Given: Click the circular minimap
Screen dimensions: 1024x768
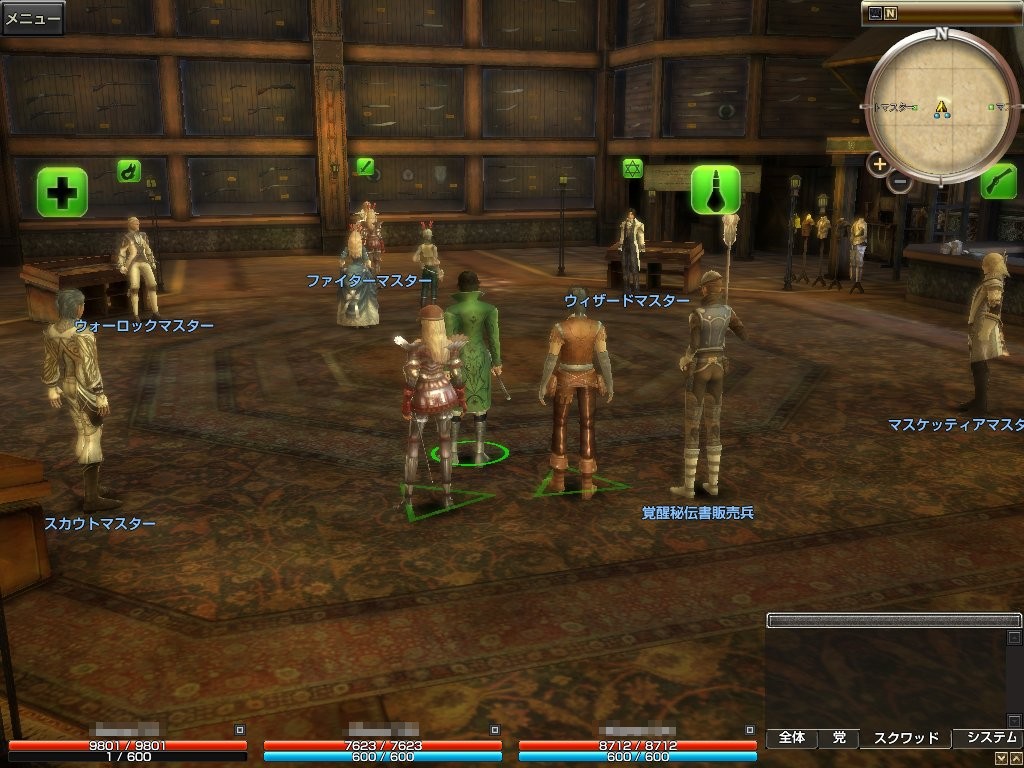Looking at the screenshot, I should click(x=941, y=106).
